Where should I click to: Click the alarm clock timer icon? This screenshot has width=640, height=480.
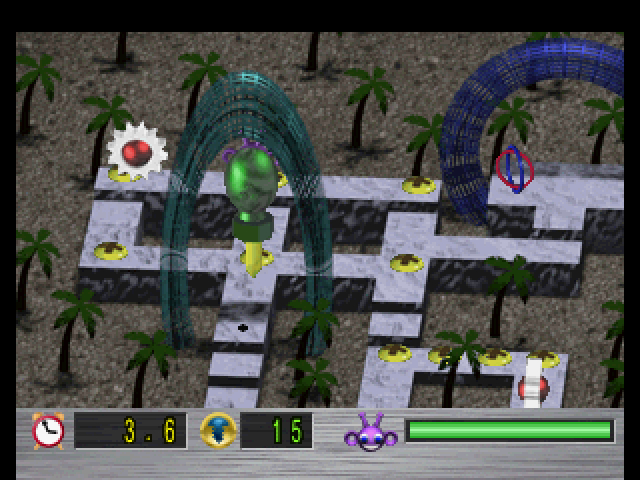click(x=47, y=430)
